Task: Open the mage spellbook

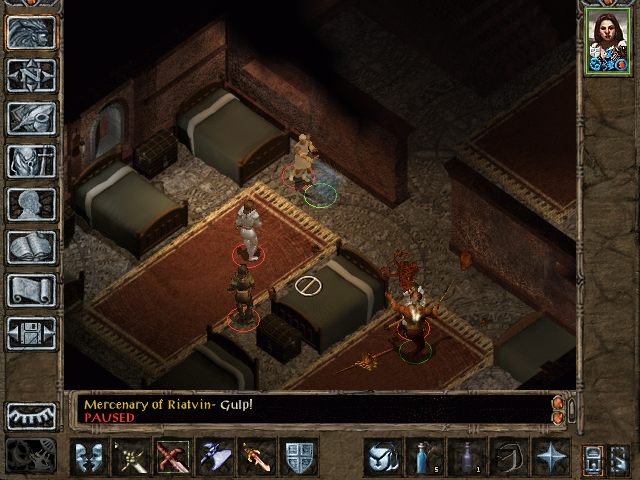Action: point(32,247)
